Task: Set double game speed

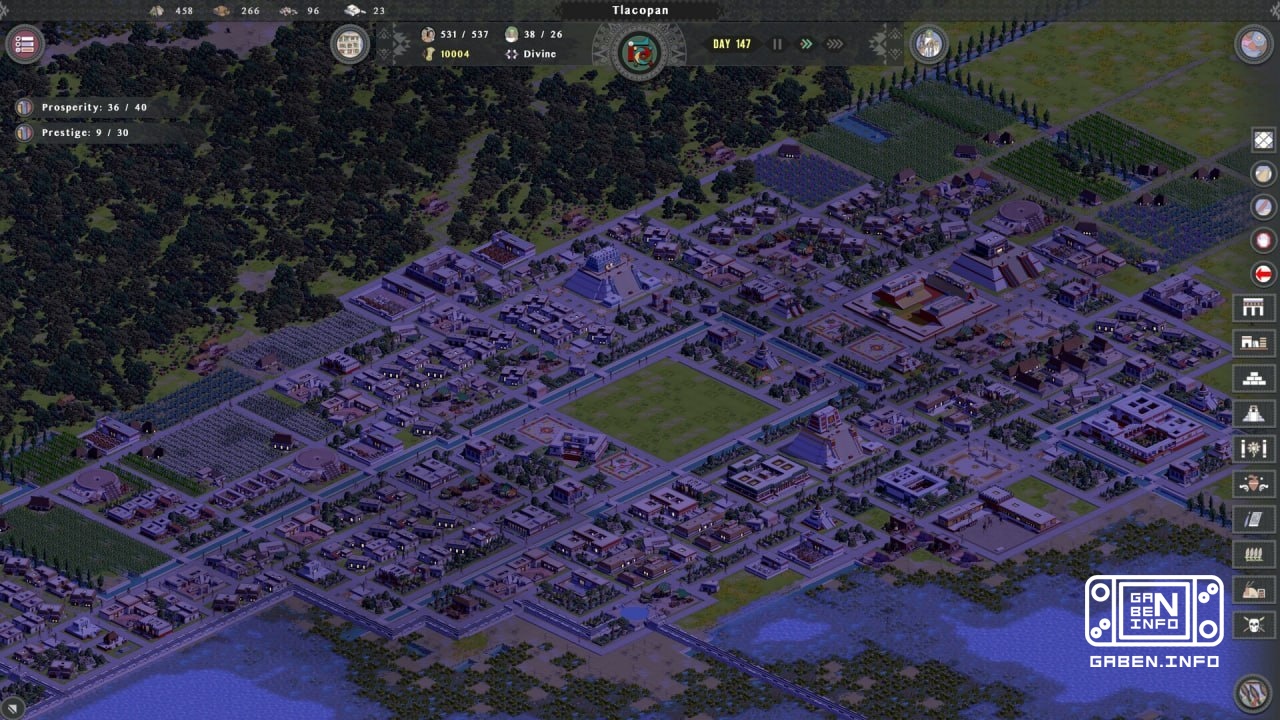Action: (806, 44)
